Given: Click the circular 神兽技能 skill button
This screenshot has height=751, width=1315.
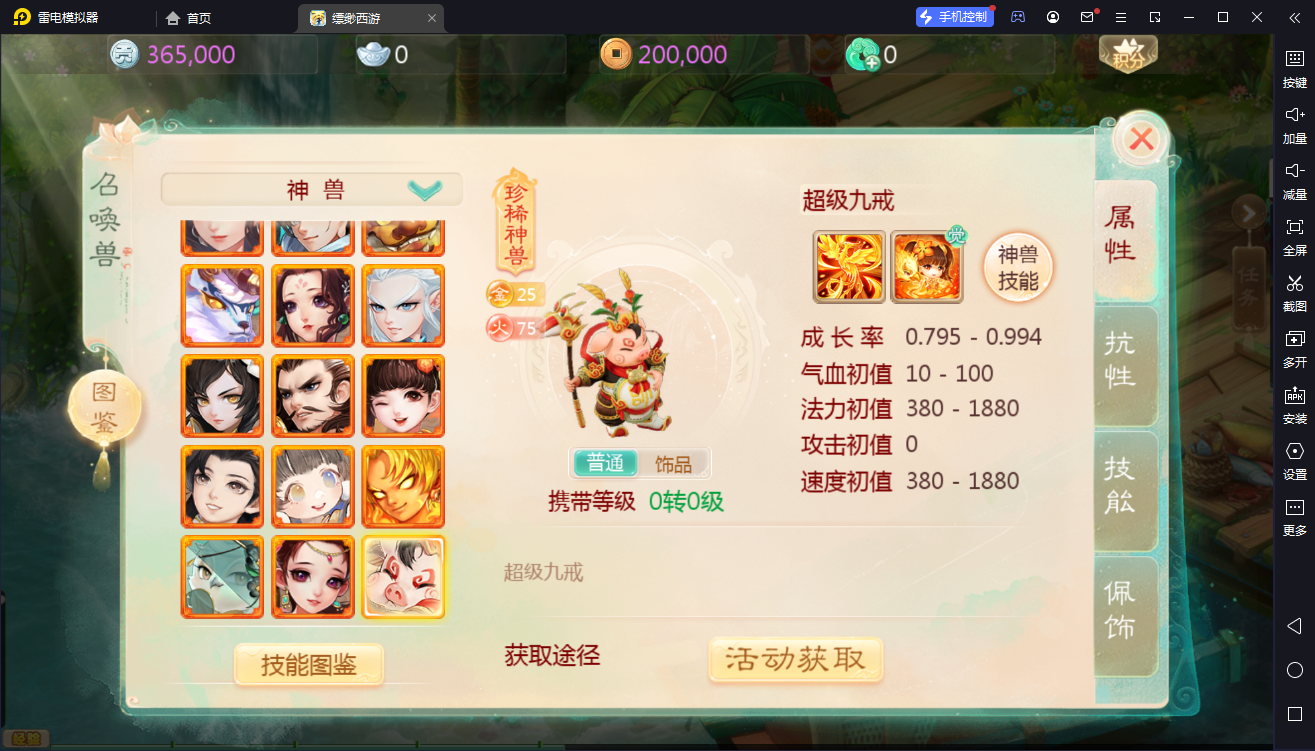Looking at the screenshot, I should (1017, 266).
